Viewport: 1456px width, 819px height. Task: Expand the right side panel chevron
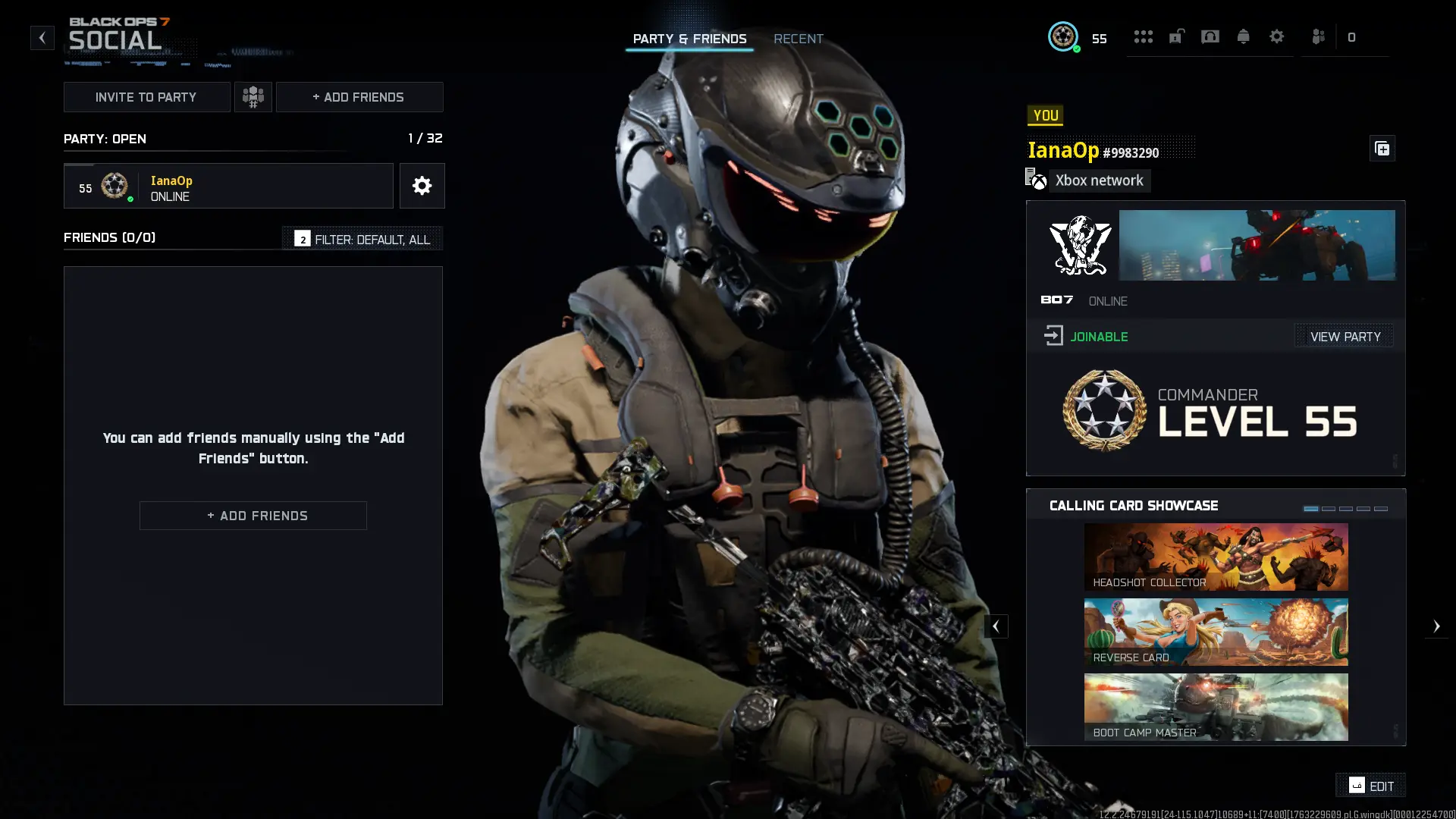[x=1438, y=626]
